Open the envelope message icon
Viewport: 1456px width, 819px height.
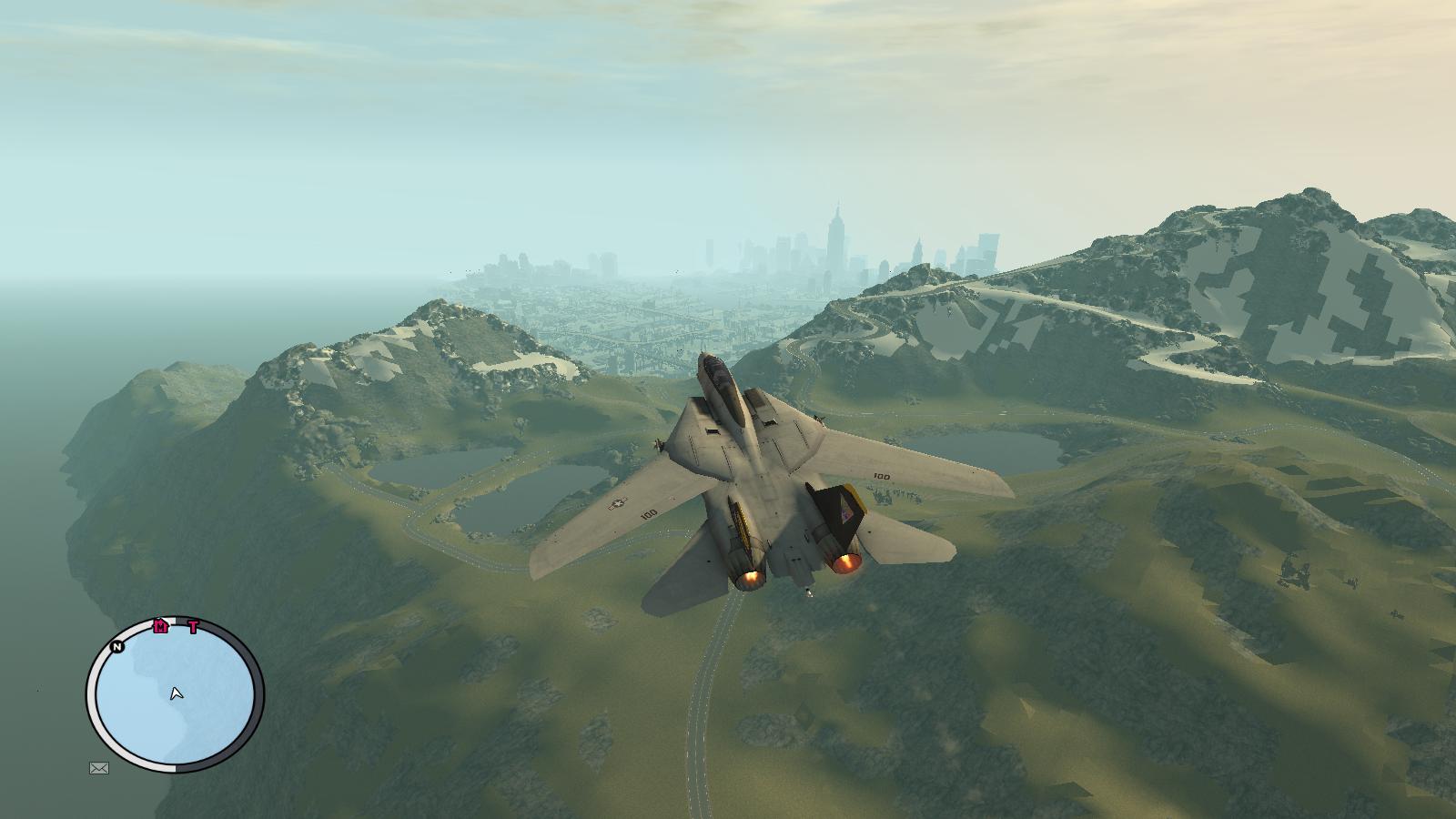pos(99,768)
